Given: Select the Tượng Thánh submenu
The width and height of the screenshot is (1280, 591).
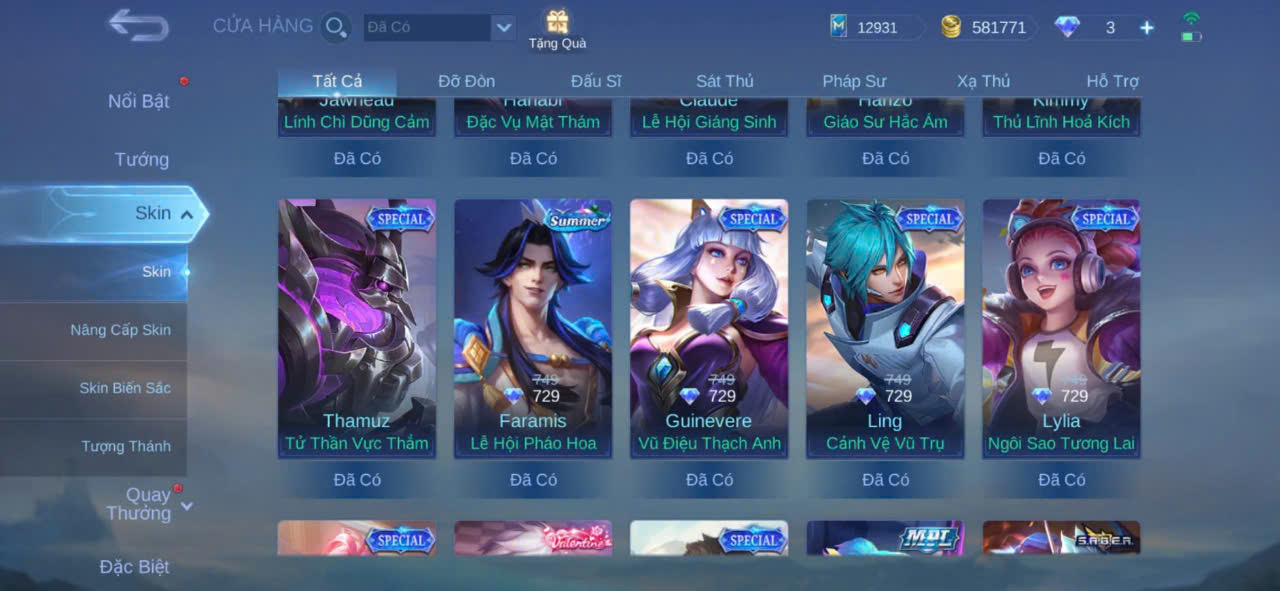Looking at the screenshot, I should [126, 446].
